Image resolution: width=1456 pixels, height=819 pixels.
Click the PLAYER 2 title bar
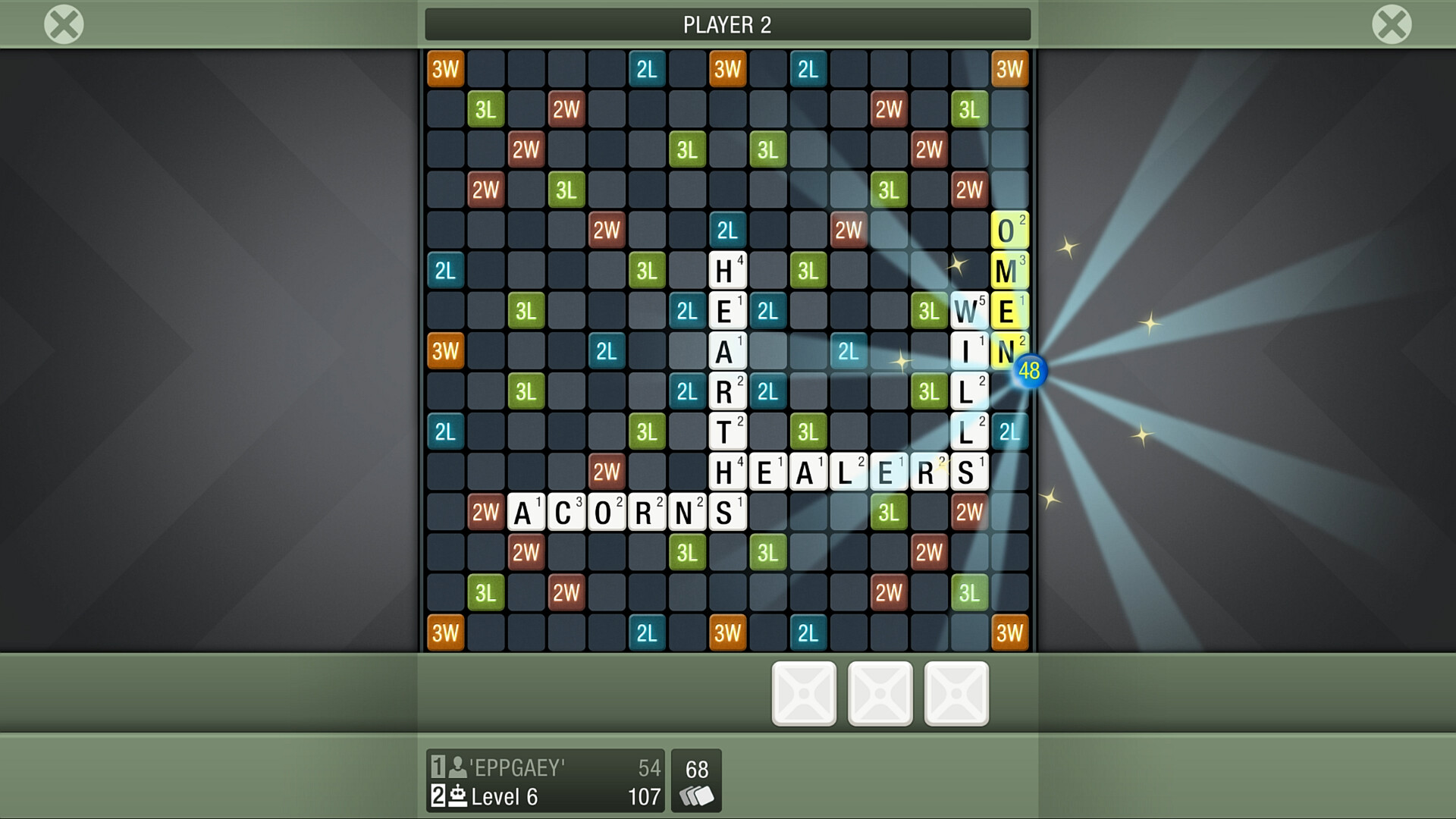[x=728, y=24]
